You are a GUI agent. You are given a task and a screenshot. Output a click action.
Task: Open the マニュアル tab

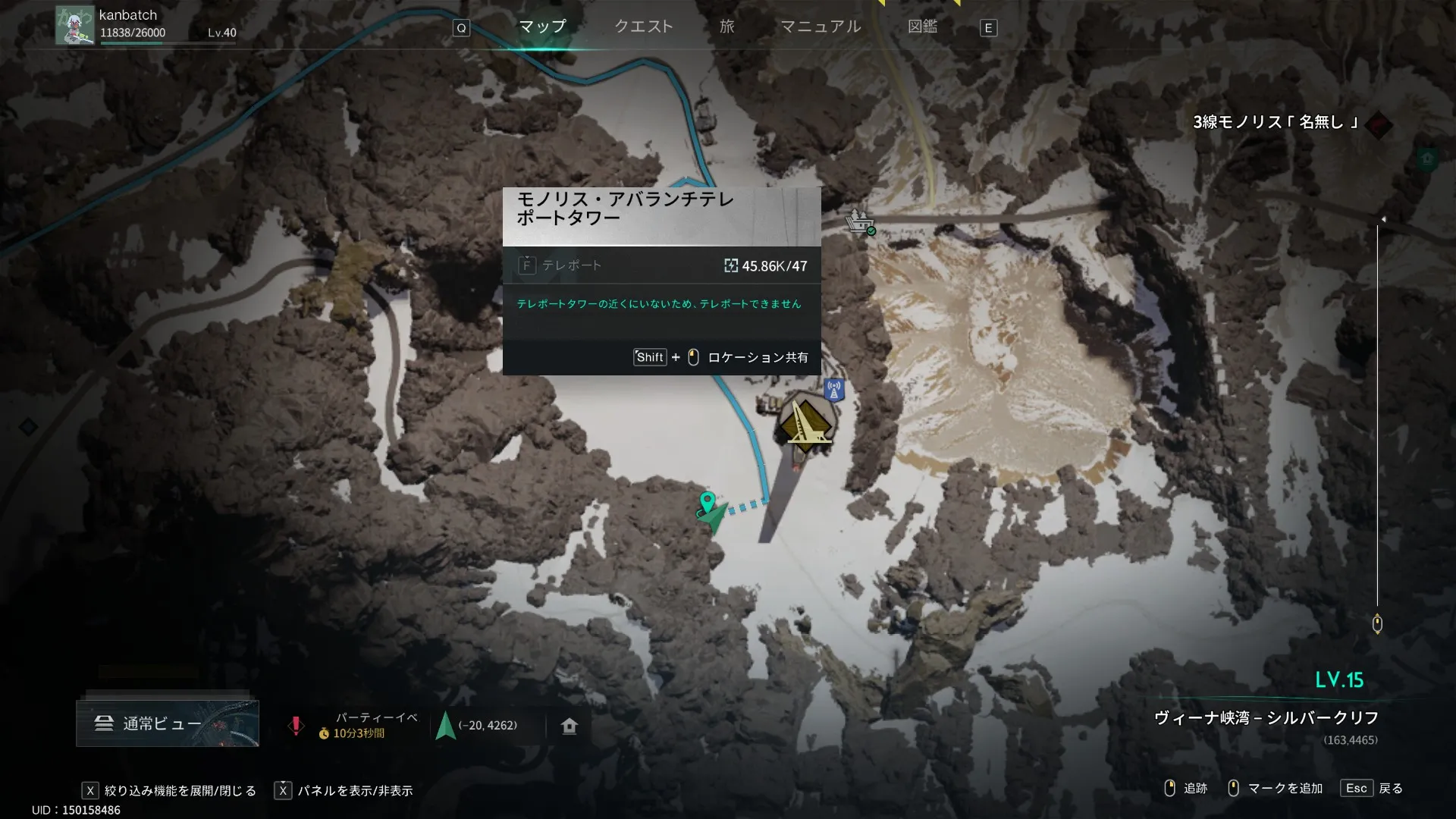[x=821, y=27]
